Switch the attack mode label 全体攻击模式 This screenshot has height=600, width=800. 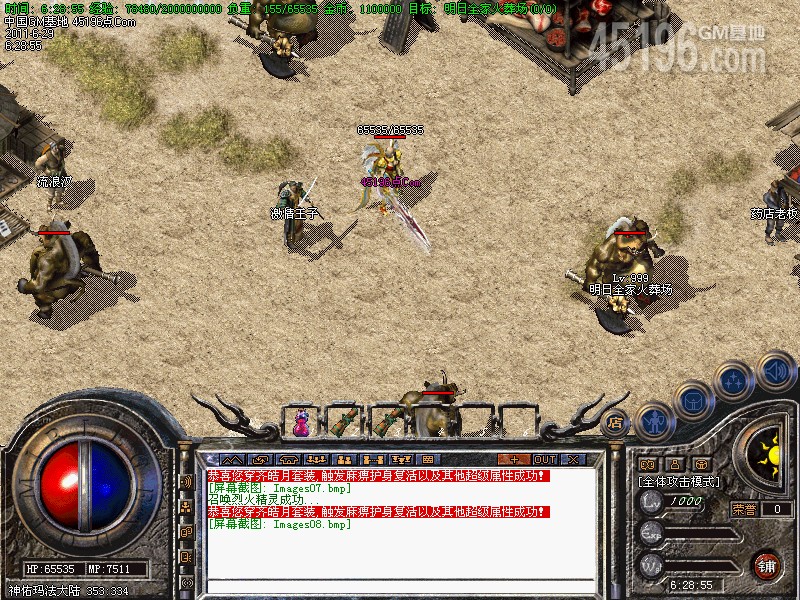[680, 481]
